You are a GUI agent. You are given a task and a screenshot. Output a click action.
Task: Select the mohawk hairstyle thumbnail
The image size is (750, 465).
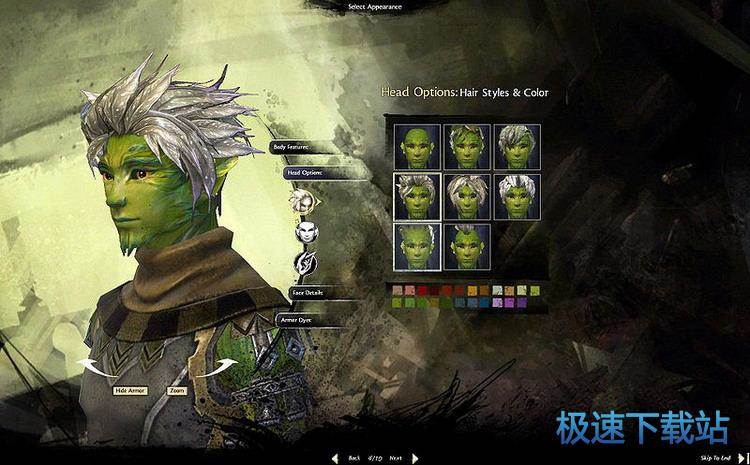pos(467,247)
